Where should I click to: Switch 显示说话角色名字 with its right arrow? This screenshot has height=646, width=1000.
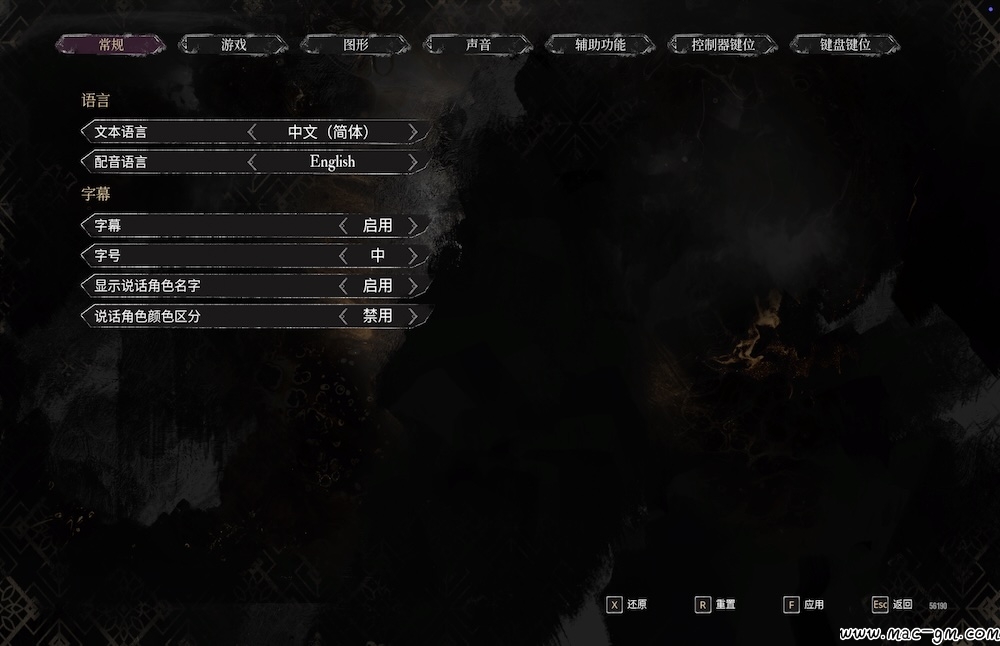[x=413, y=286]
